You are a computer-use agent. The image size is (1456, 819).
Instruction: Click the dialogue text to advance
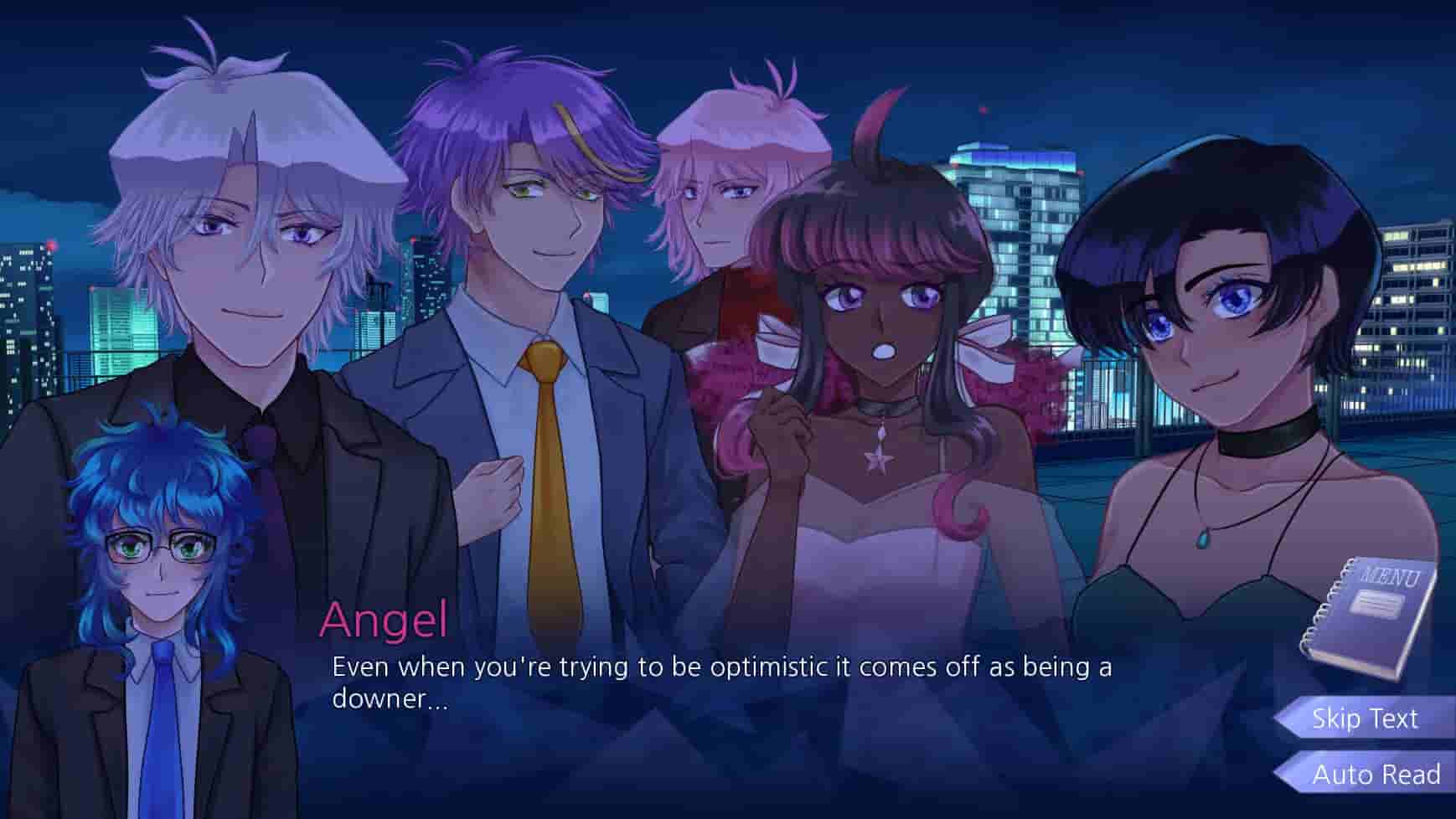pyautogui.click(x=720, y=682)
